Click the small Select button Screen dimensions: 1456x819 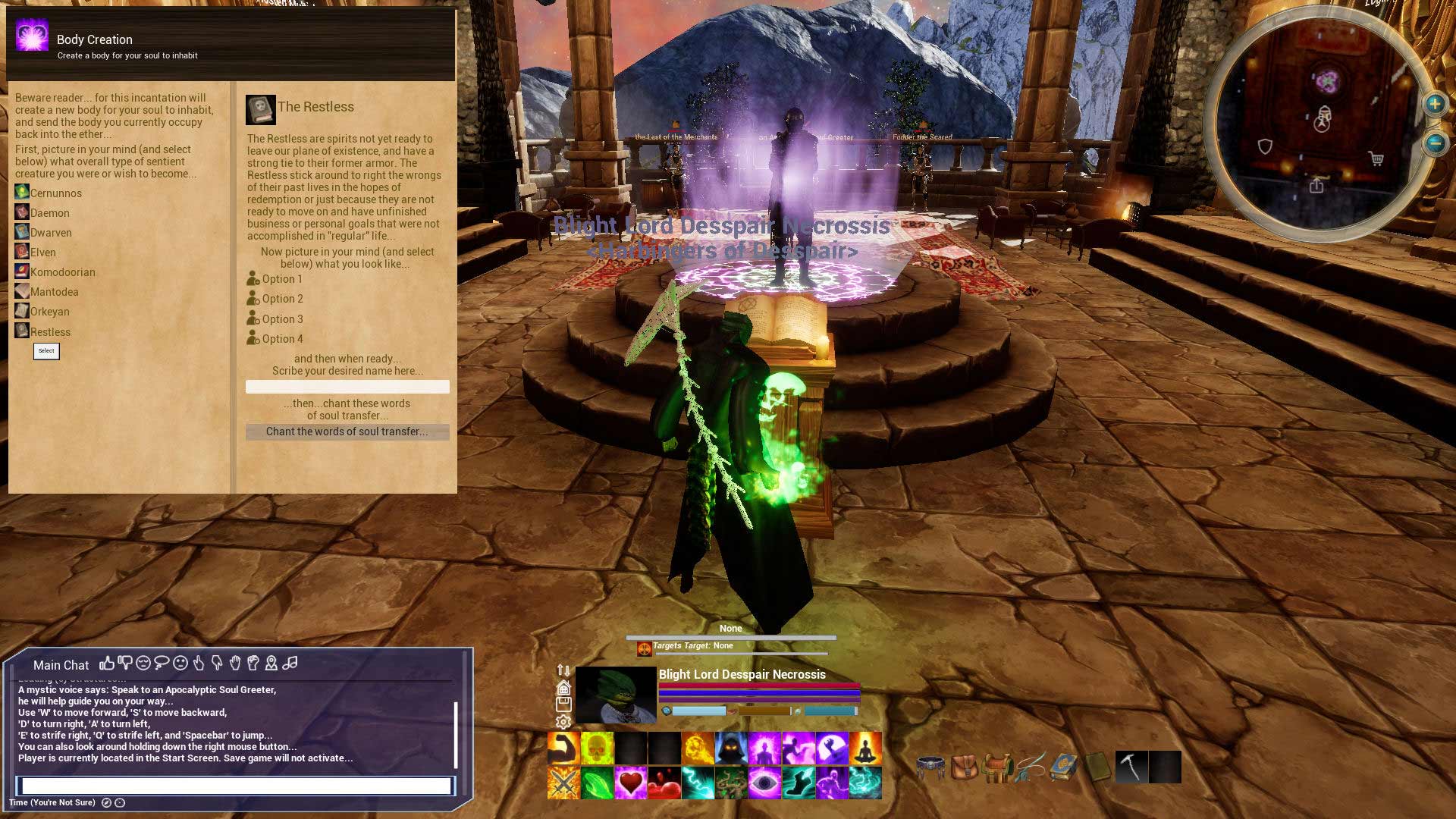tap(46, 351)
